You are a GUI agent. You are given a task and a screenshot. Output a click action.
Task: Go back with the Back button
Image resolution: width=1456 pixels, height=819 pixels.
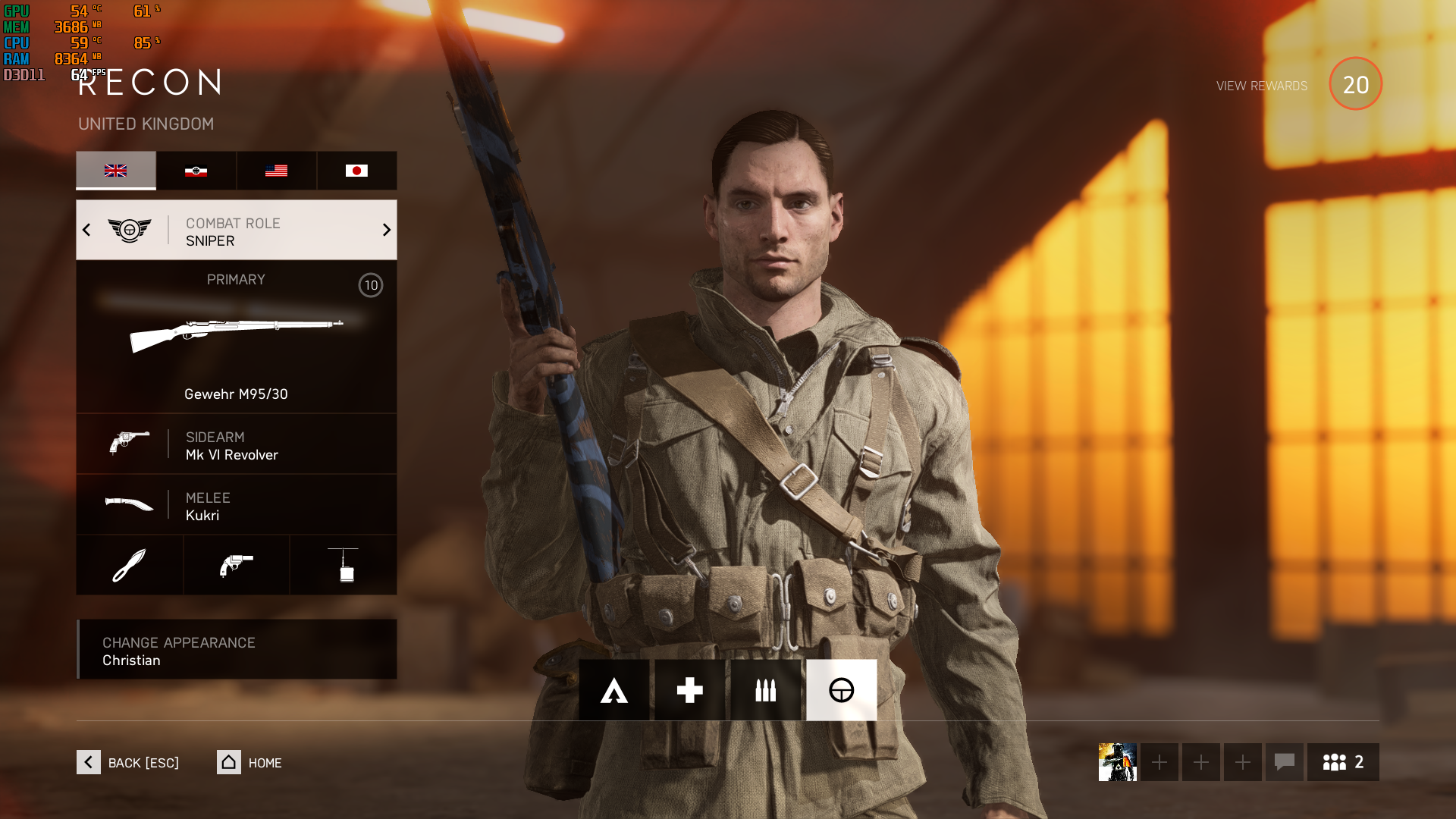tap(128, 762)
